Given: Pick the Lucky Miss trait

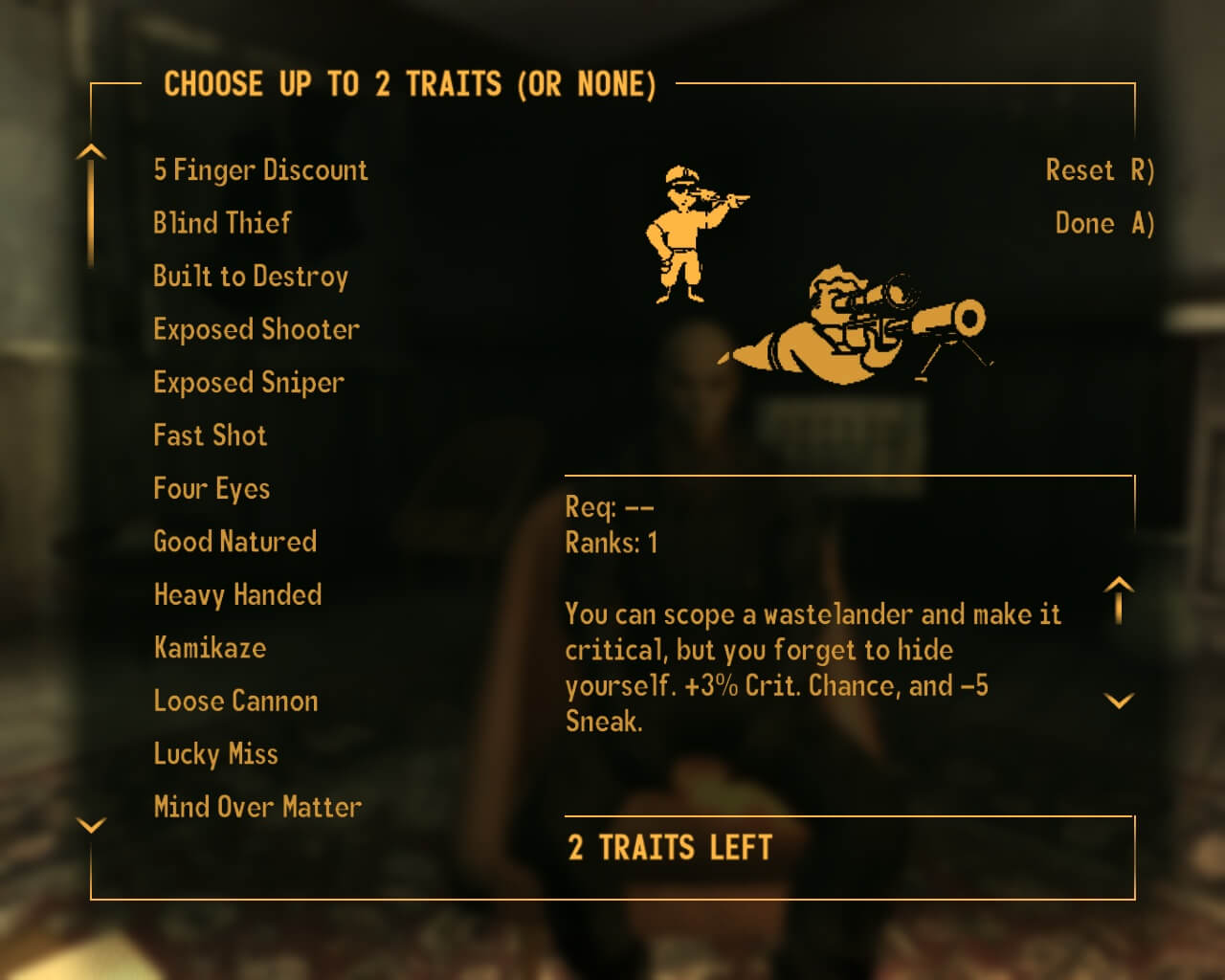Looking at the screenshot, I should pos(215,754).
